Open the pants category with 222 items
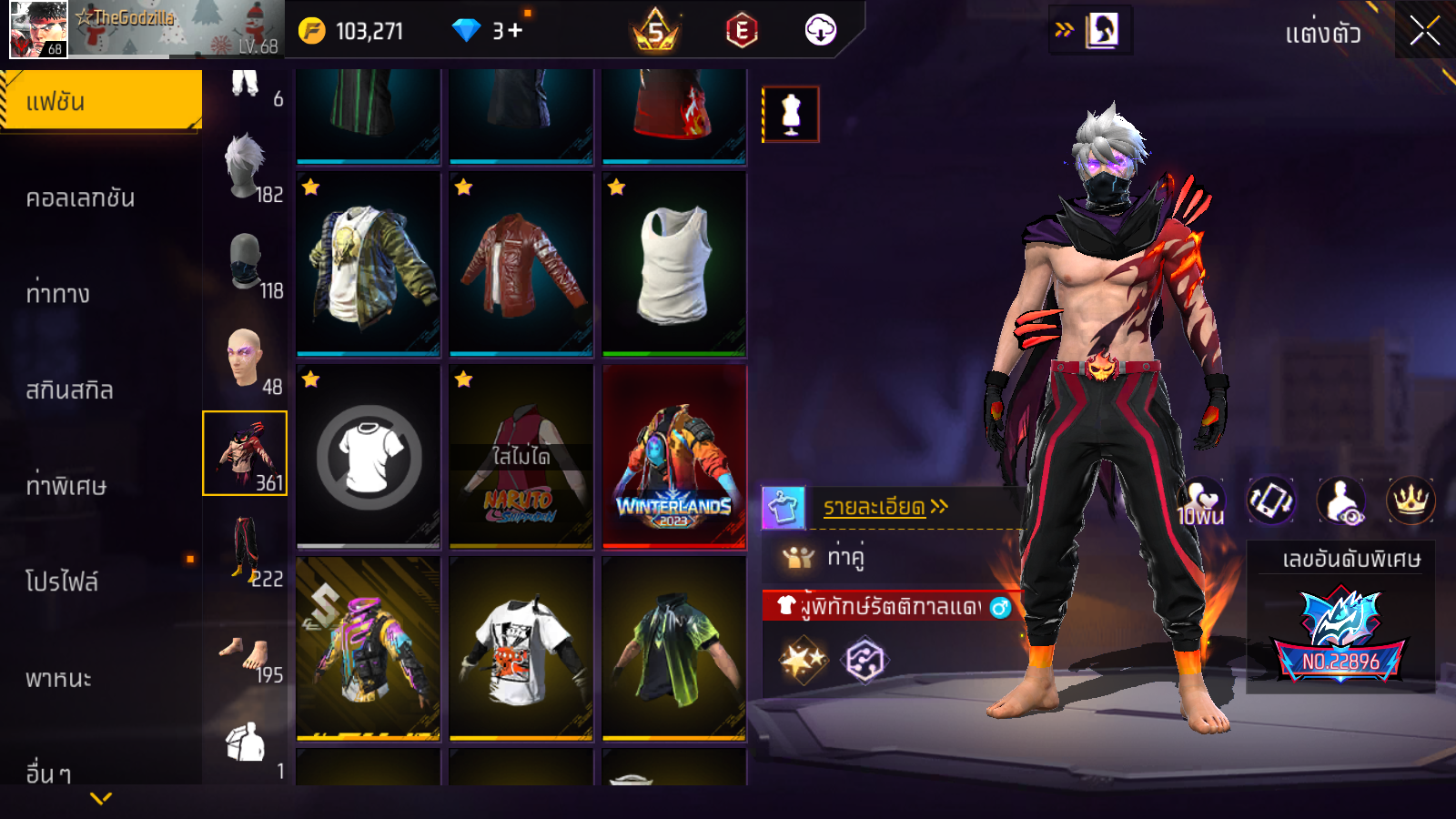Viewport: 1456px width, 819px height. point(246,550)
